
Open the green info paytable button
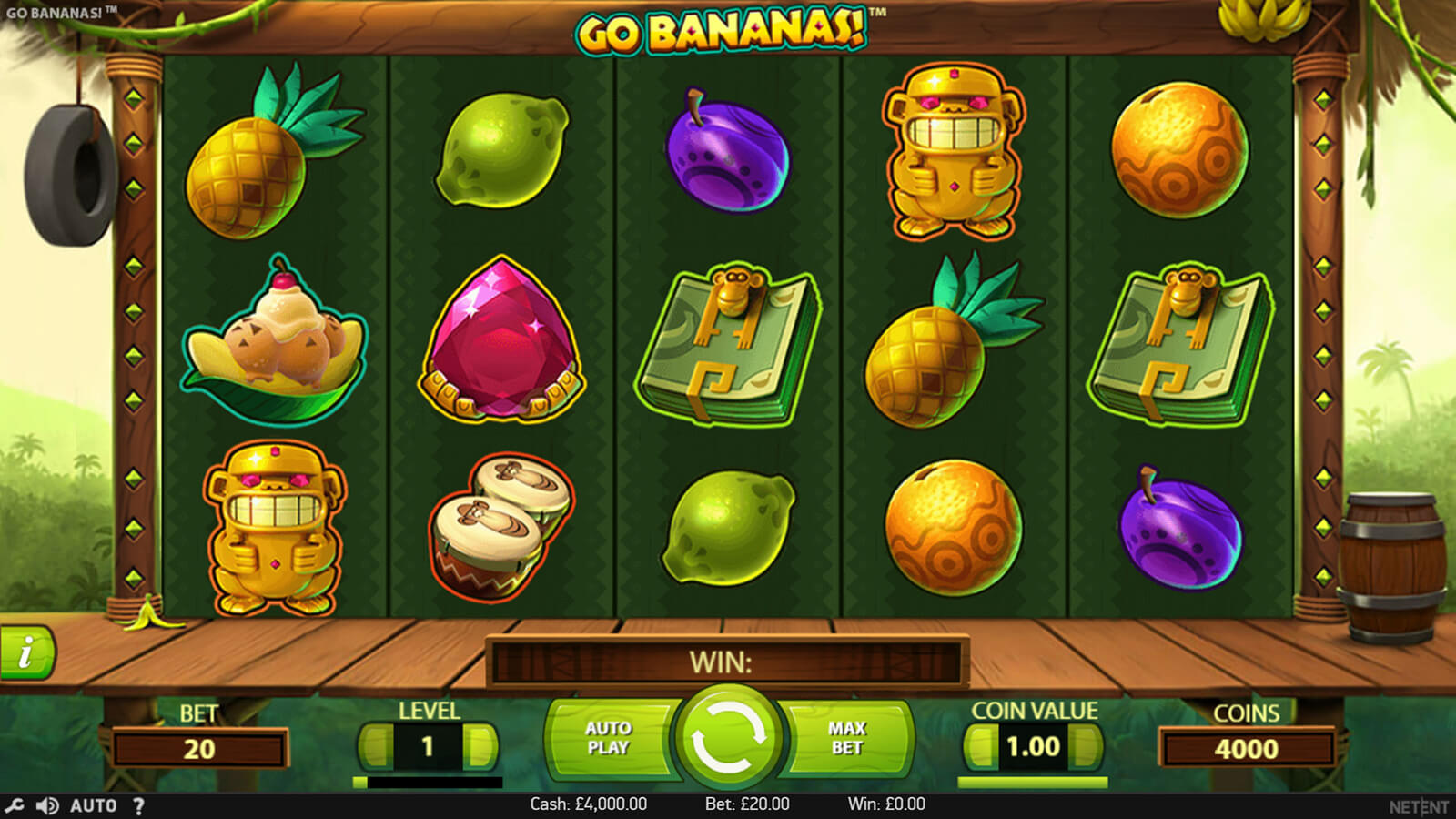(26, 652)
